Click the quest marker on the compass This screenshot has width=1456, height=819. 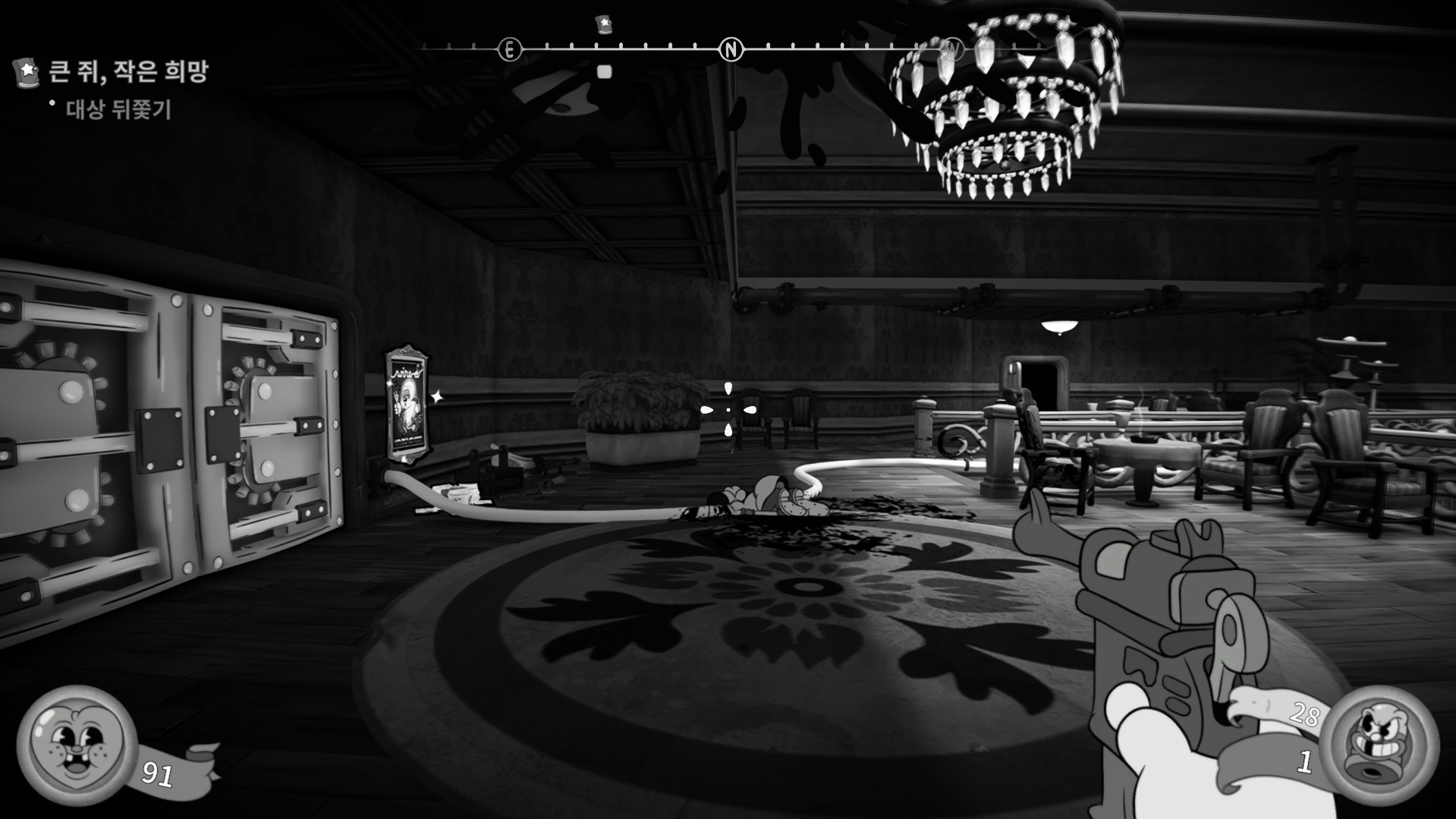coord(604,24)
